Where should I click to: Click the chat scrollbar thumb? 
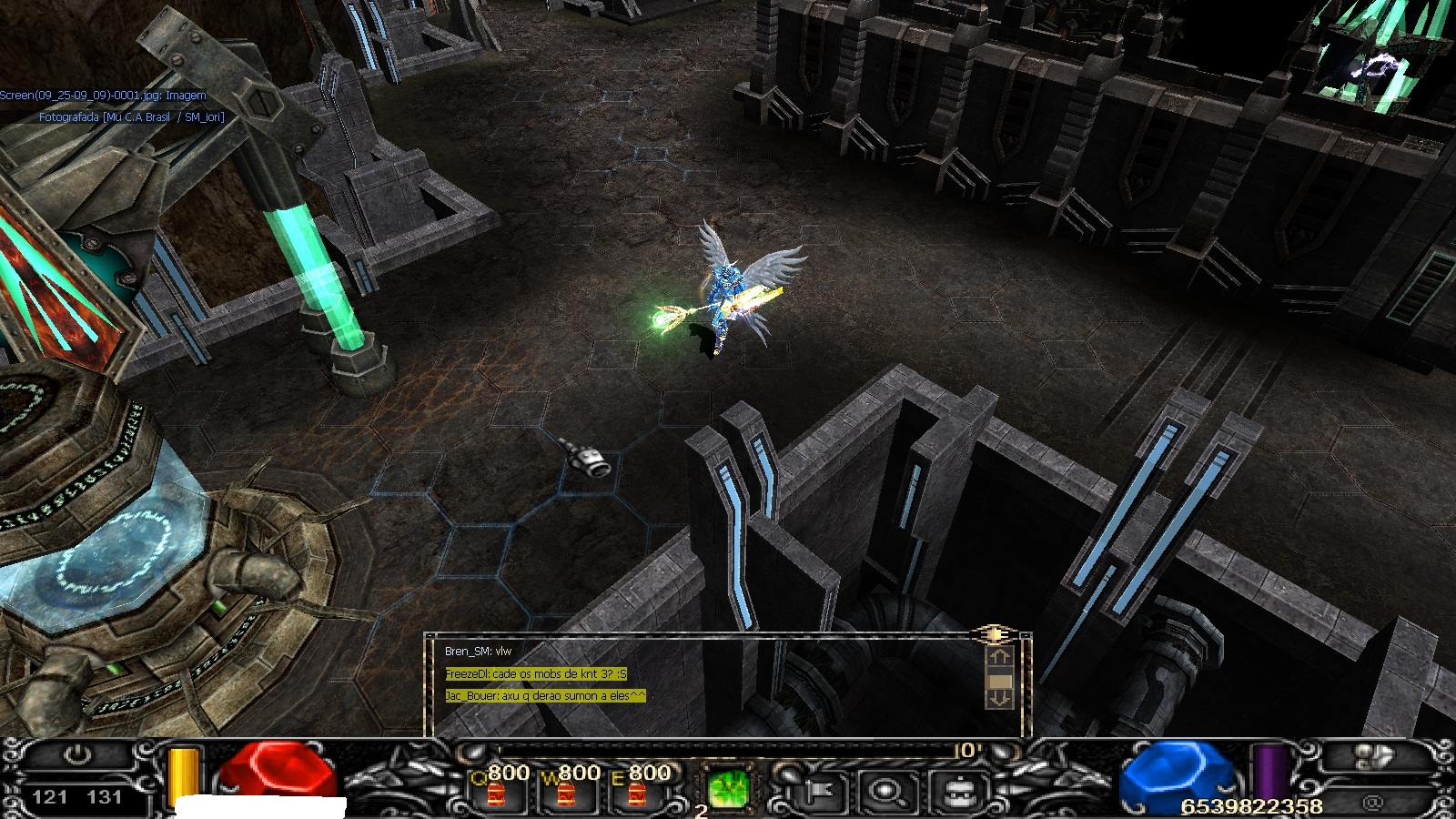[999, 680]
